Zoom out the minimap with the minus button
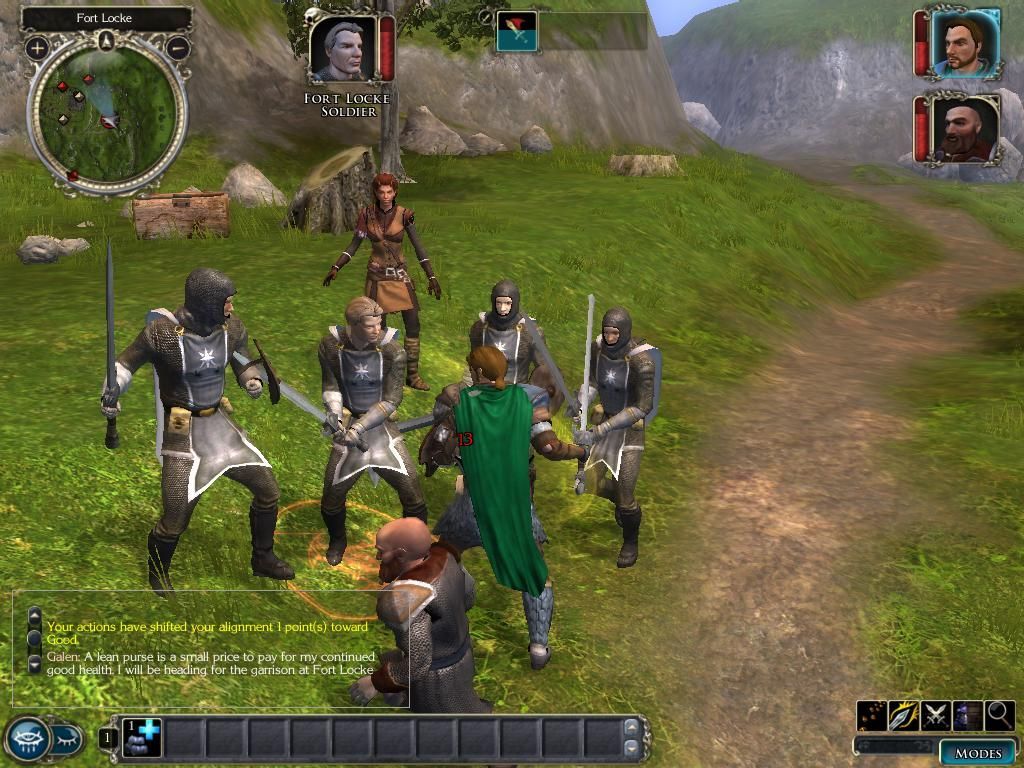Screen dimensions: 1024x768 [178, 47]
